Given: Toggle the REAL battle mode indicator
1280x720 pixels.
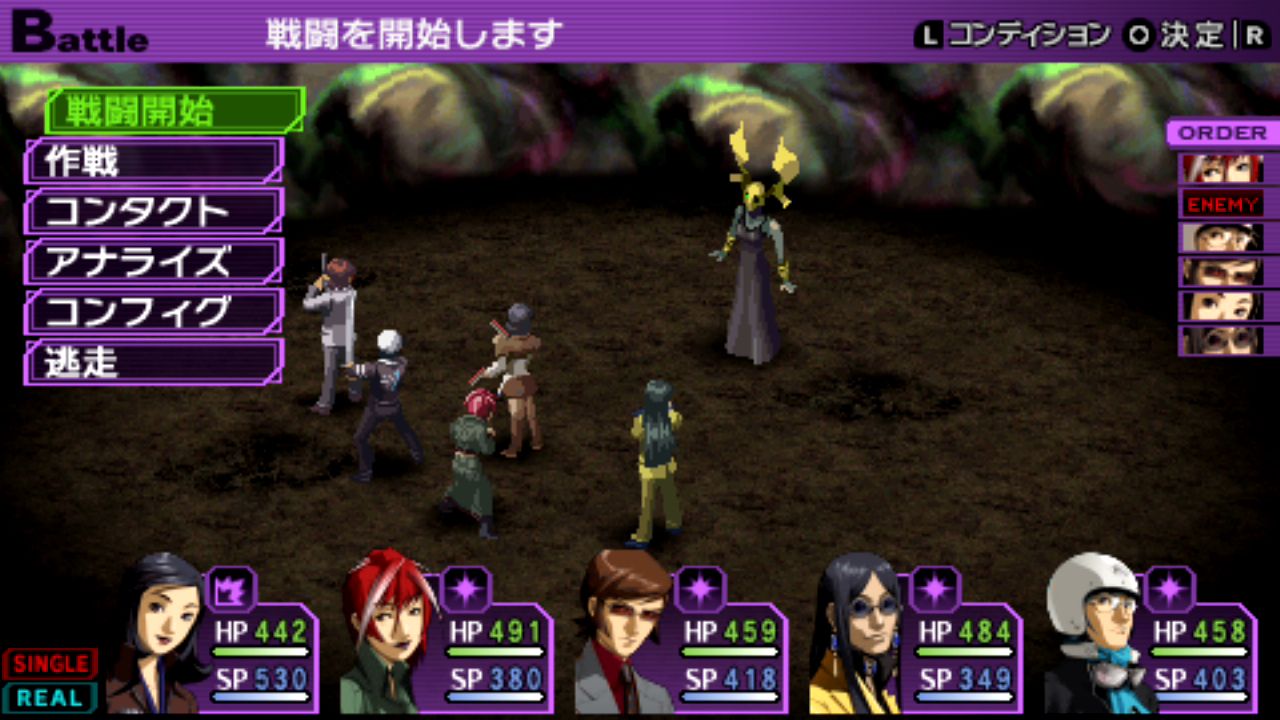Looking at the screenshot, I should click(x=50, y=698).
